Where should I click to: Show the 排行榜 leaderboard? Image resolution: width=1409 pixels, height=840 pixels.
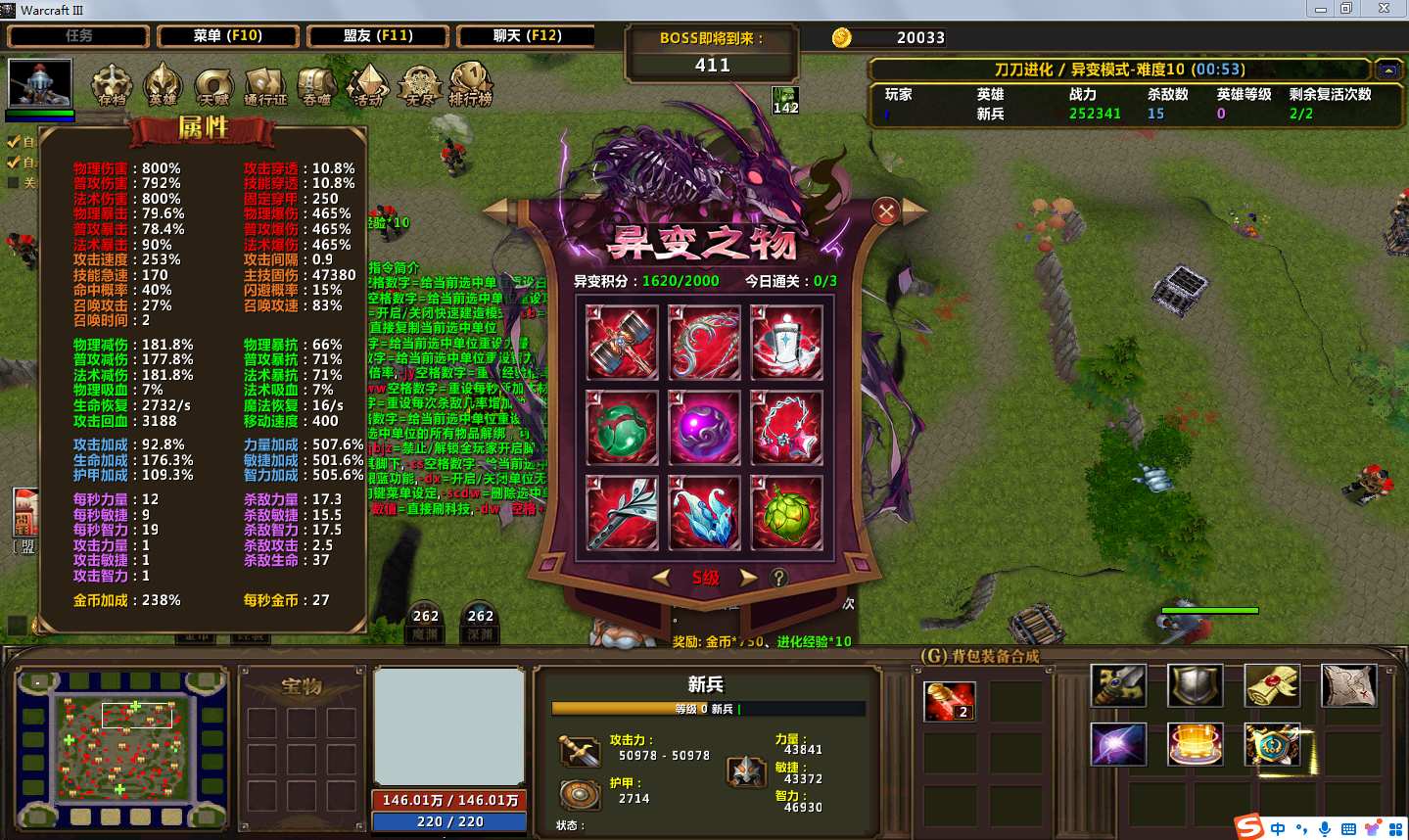471,85
